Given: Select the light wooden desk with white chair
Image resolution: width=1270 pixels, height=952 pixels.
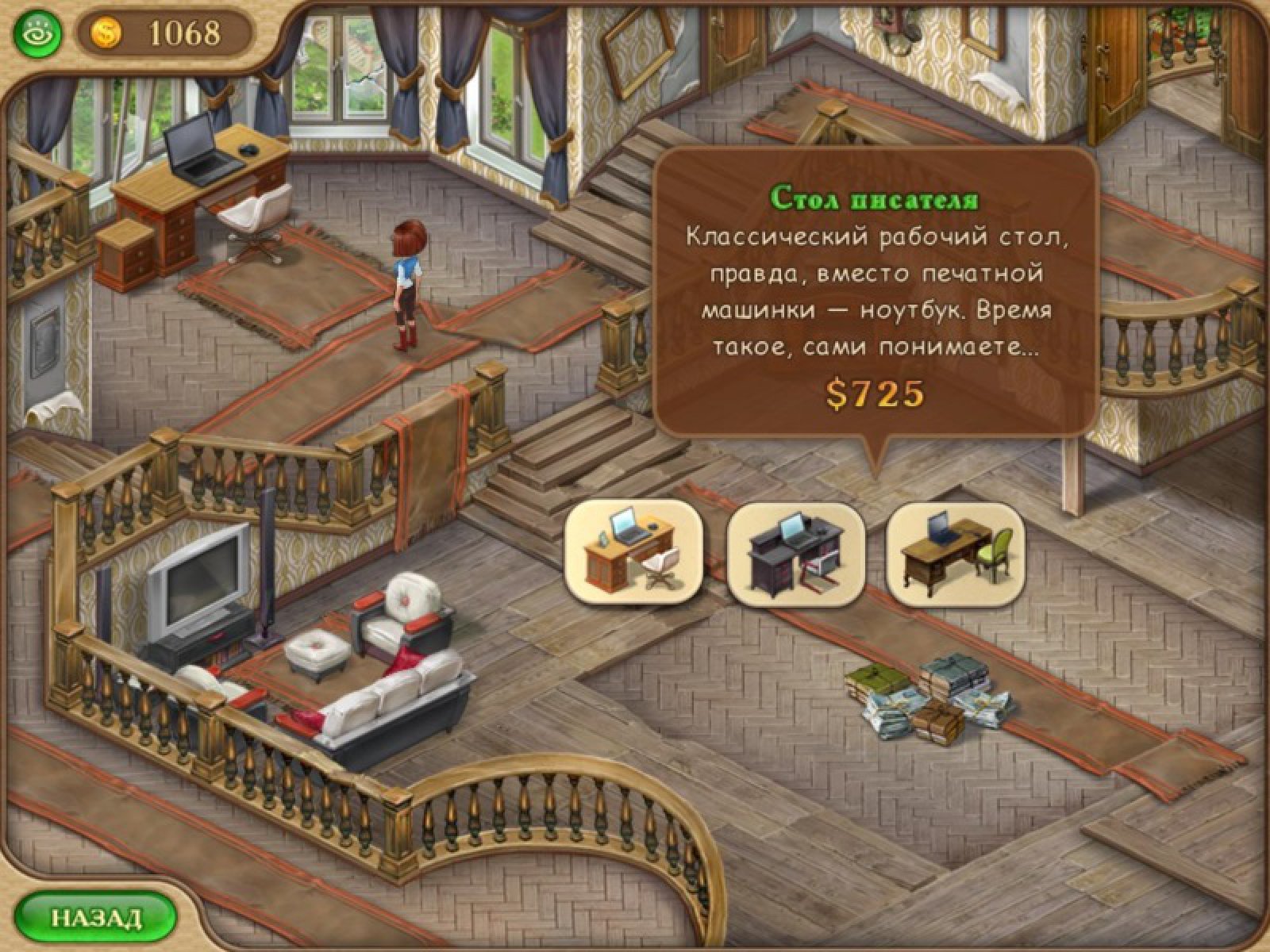Looking at the screenshot, I should pyautogui.click(x=633, y=552).
